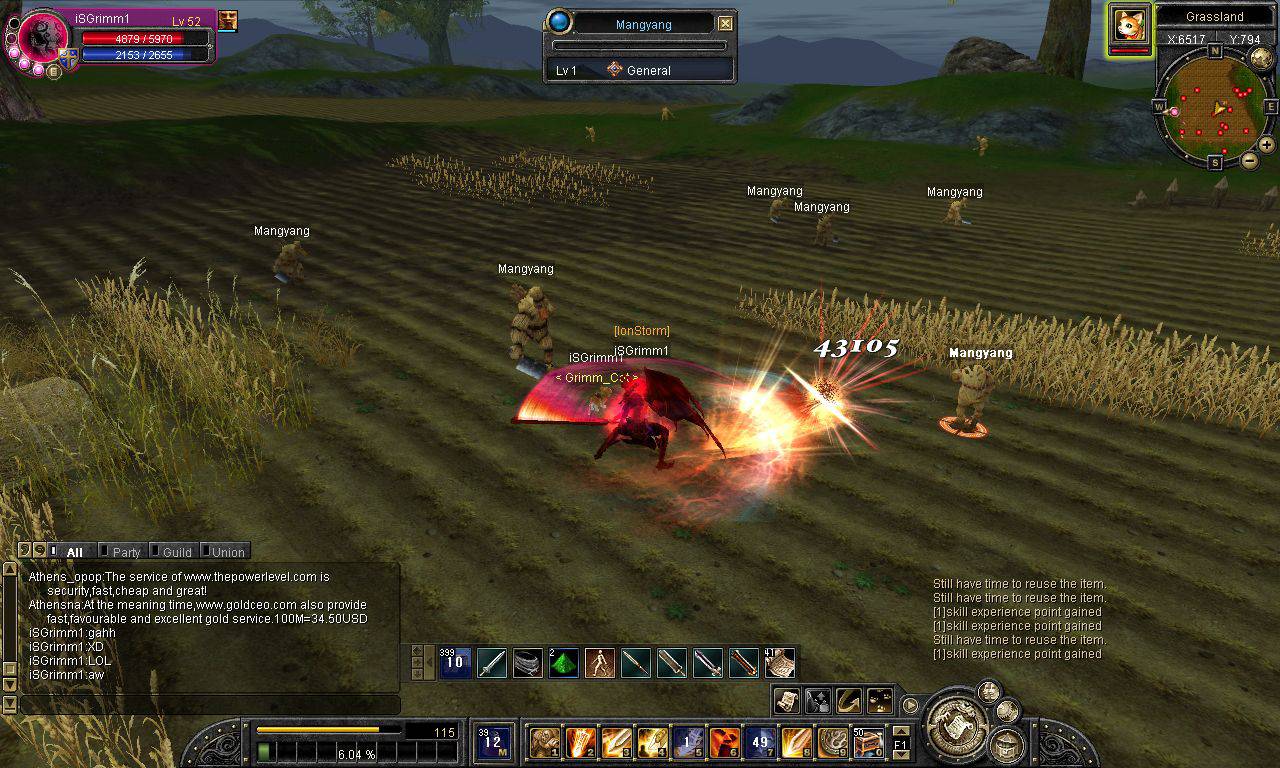Select the cat pet portrait
Image resolution: width=1280 pixels, height=768 pixels.
(x=1130, y=24)
